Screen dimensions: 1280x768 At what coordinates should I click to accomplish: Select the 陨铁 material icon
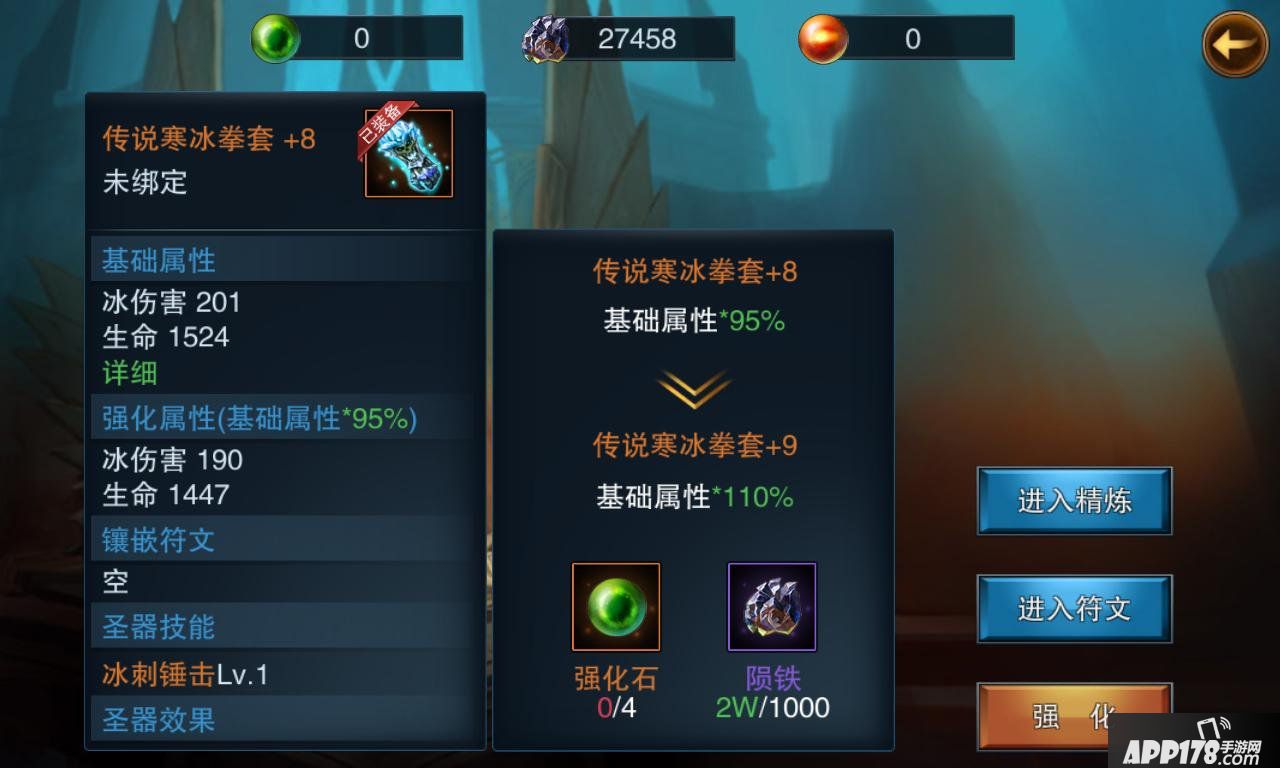(771, 606)
